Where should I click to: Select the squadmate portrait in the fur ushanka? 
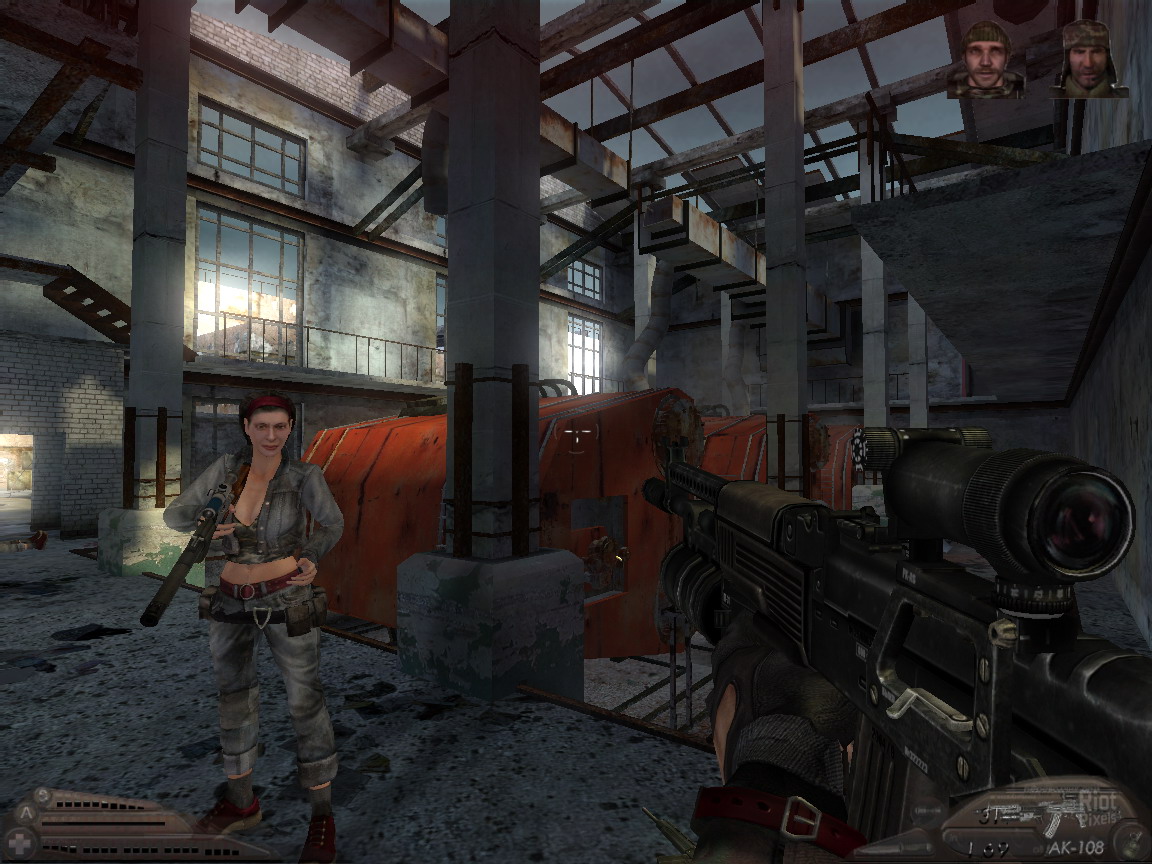[1088, 58]
